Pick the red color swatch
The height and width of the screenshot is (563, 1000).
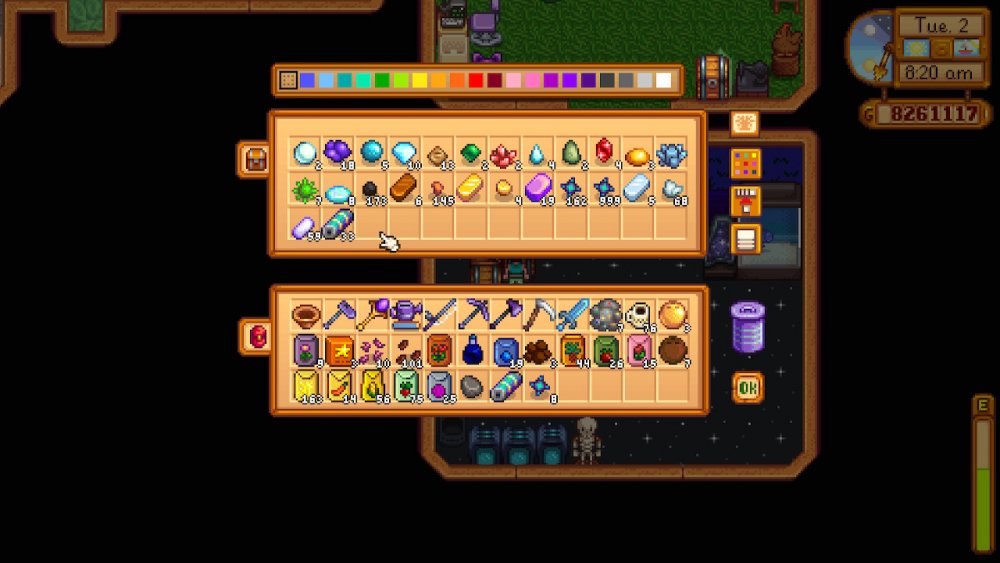pos(476,80)
